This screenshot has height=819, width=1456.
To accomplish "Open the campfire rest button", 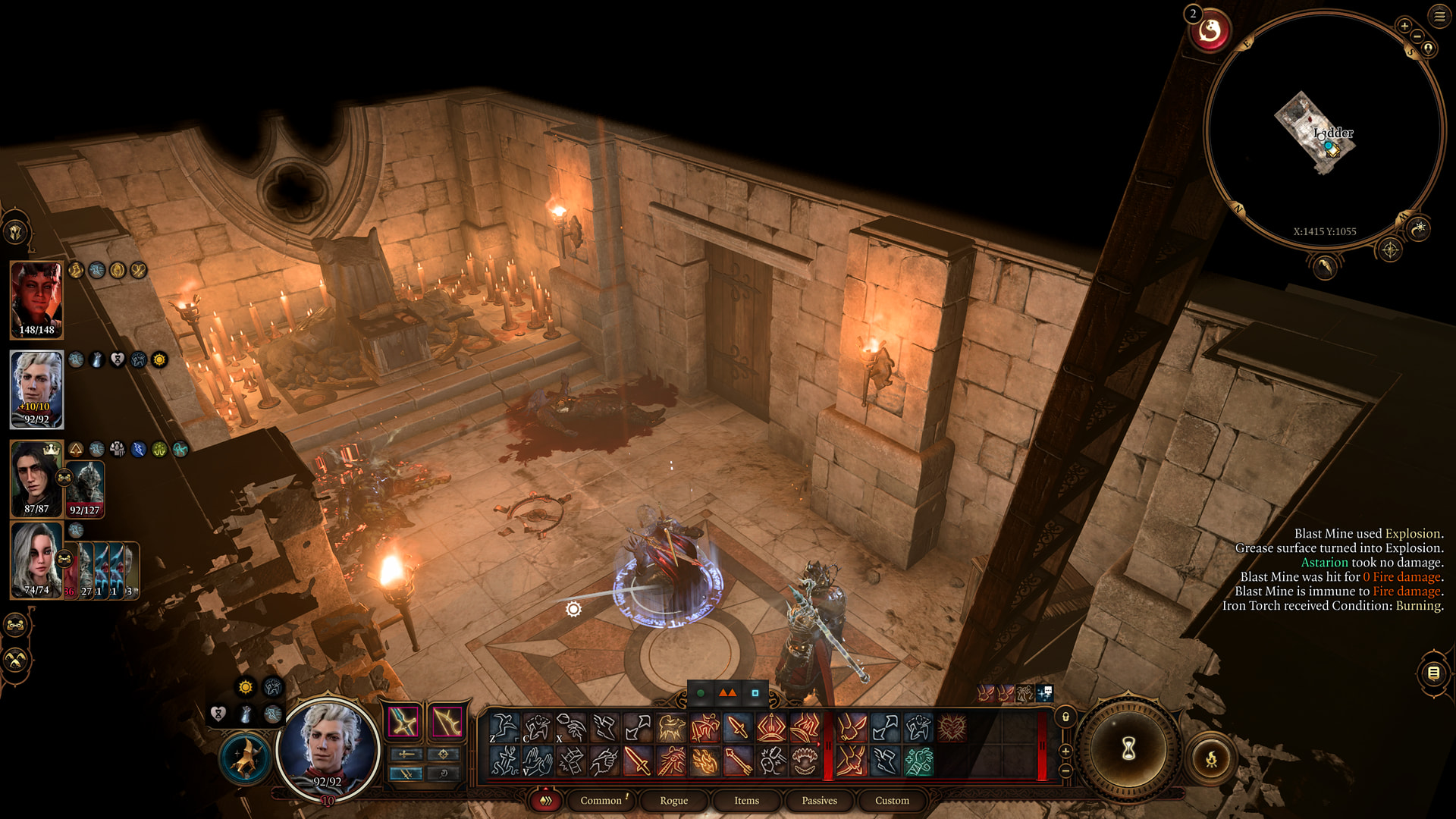I will (x=1211, y=758).
